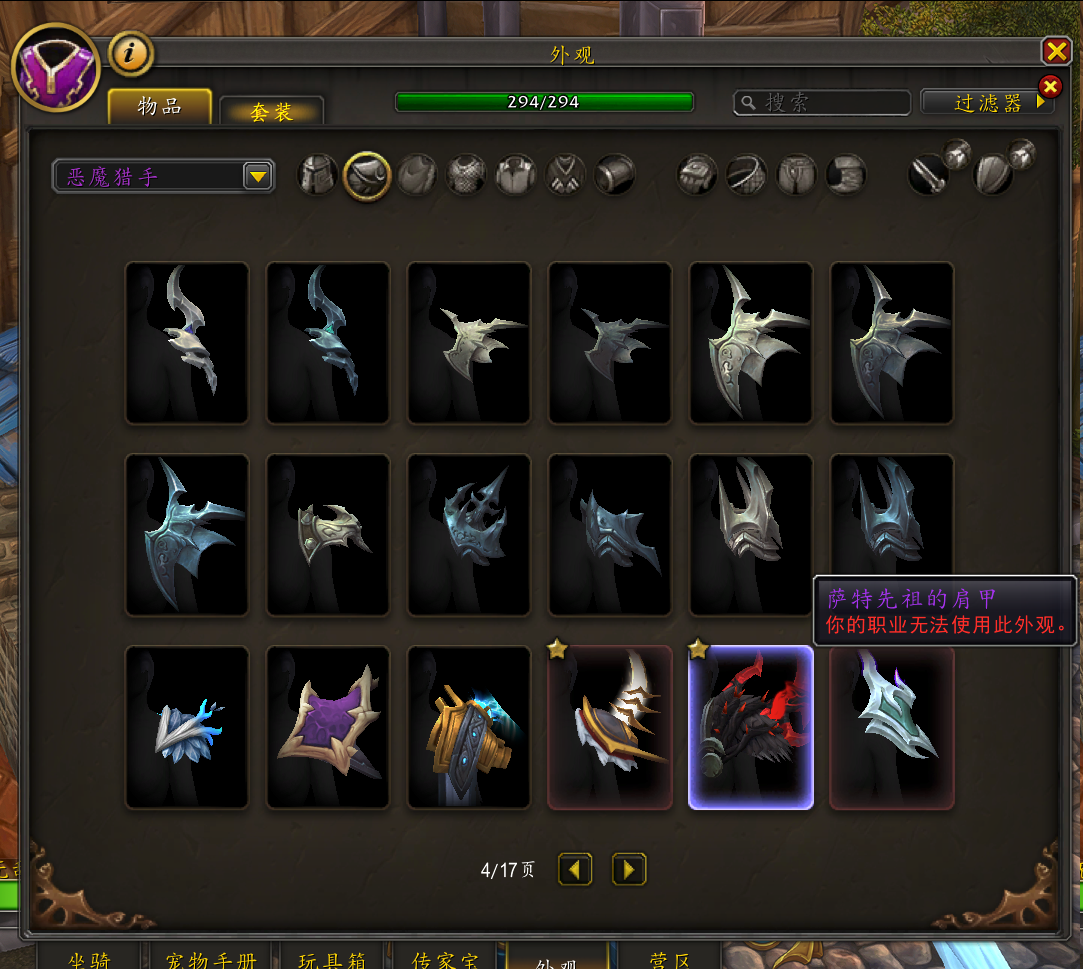
Task: Select the boots slot icon
Action: coord(846,175)
